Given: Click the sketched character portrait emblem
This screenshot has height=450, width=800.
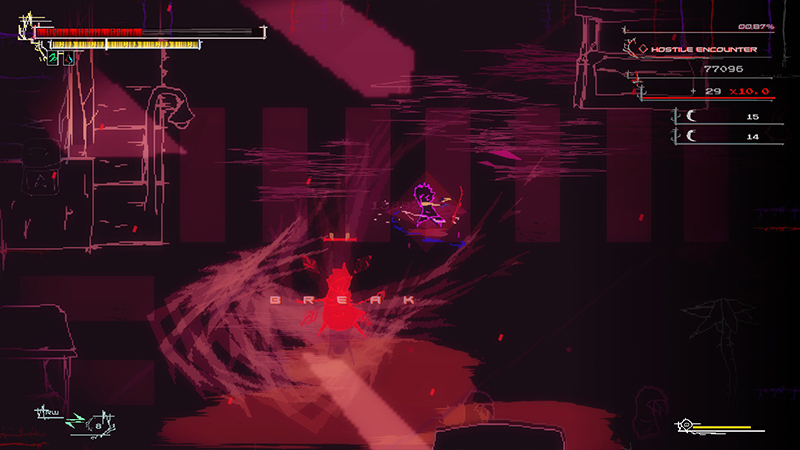Looking at the screenshot, I should click(x=25, y=30).
